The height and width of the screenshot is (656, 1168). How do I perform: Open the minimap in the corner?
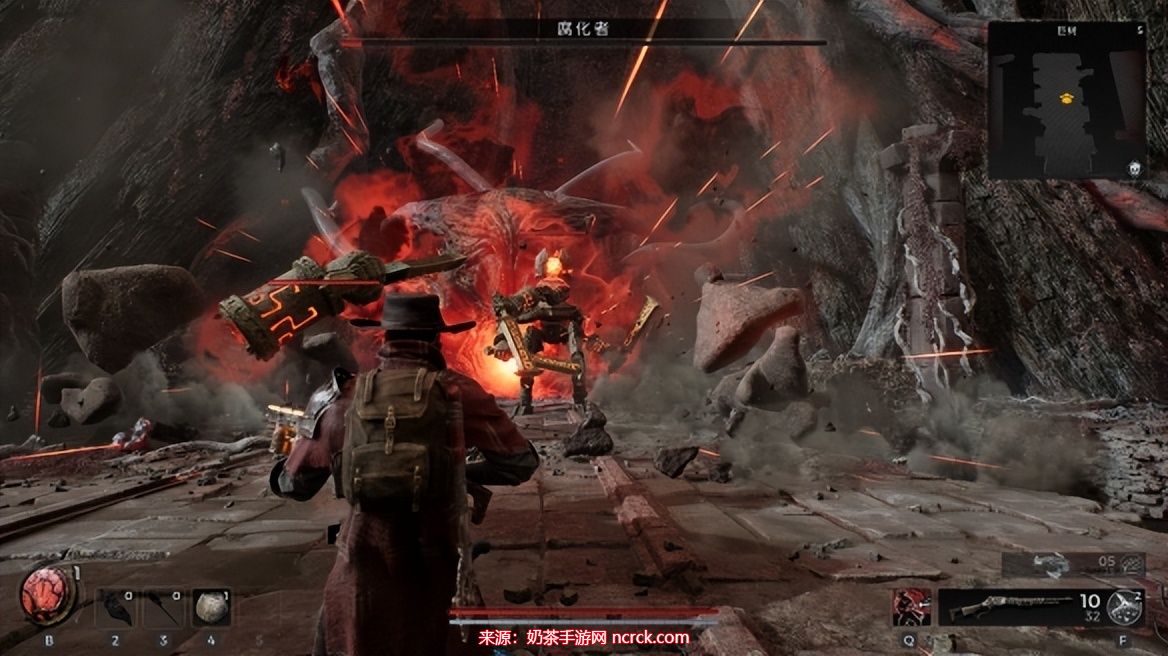point(1067,100)
